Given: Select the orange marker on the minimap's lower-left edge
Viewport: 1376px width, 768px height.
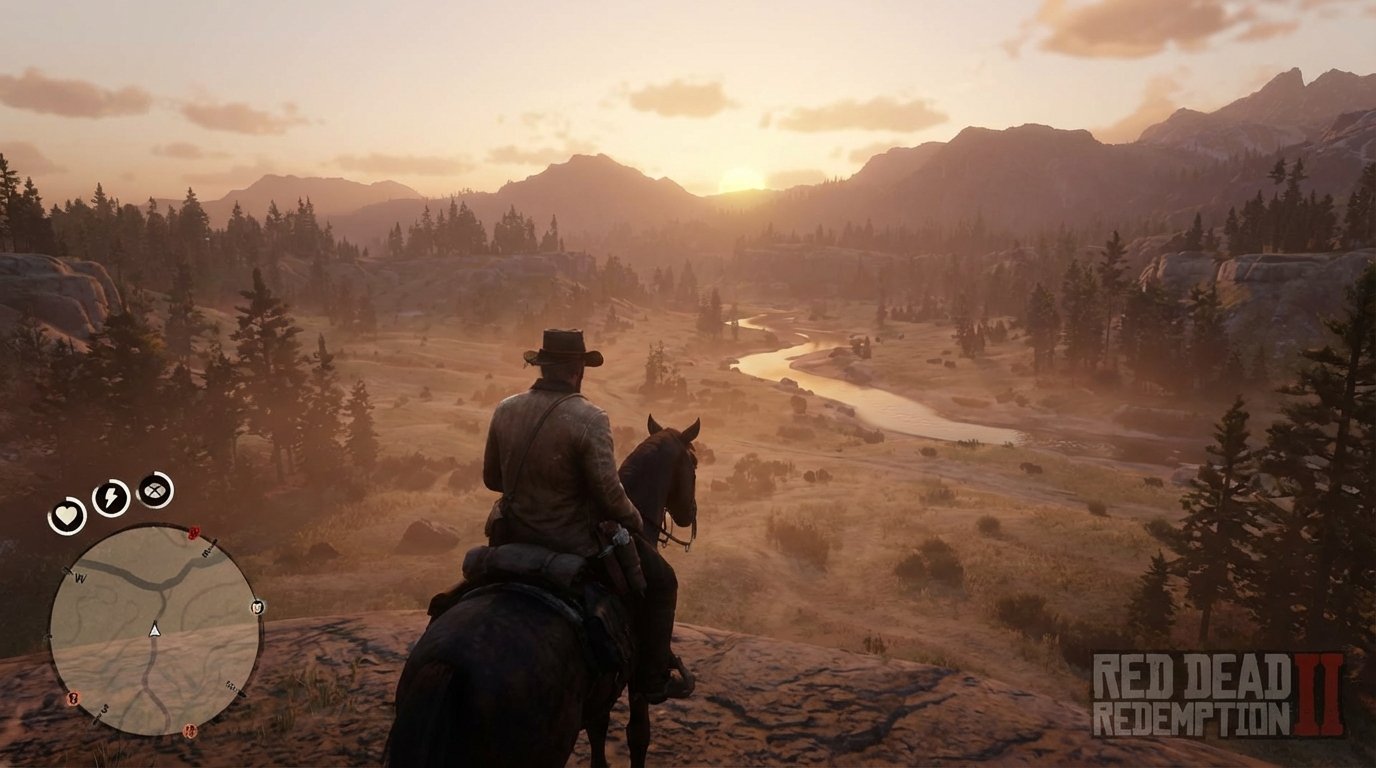Looking at the screenshot, I should tap(72, 696).
